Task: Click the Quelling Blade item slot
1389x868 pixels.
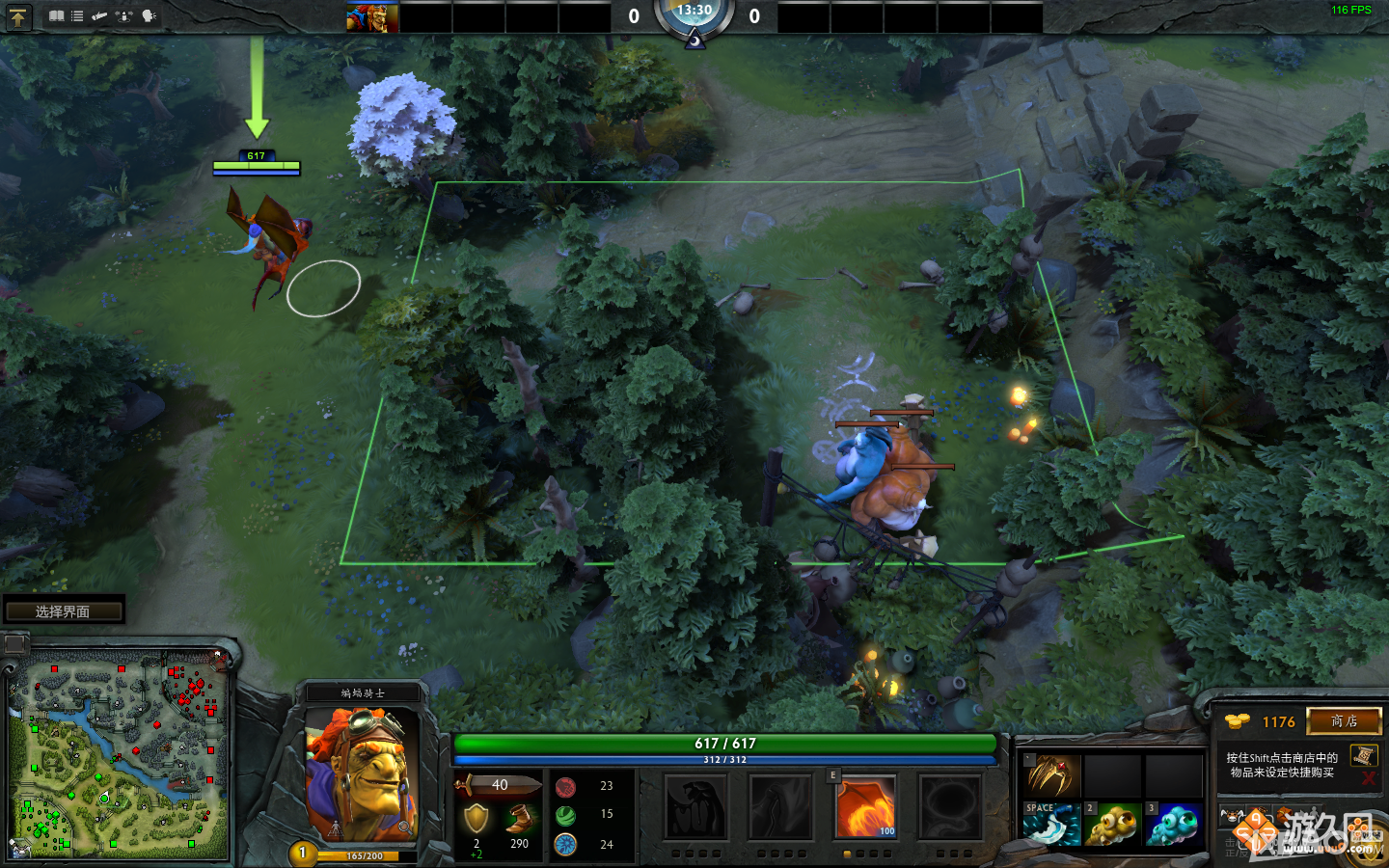Action: [x=1050, y=825]
